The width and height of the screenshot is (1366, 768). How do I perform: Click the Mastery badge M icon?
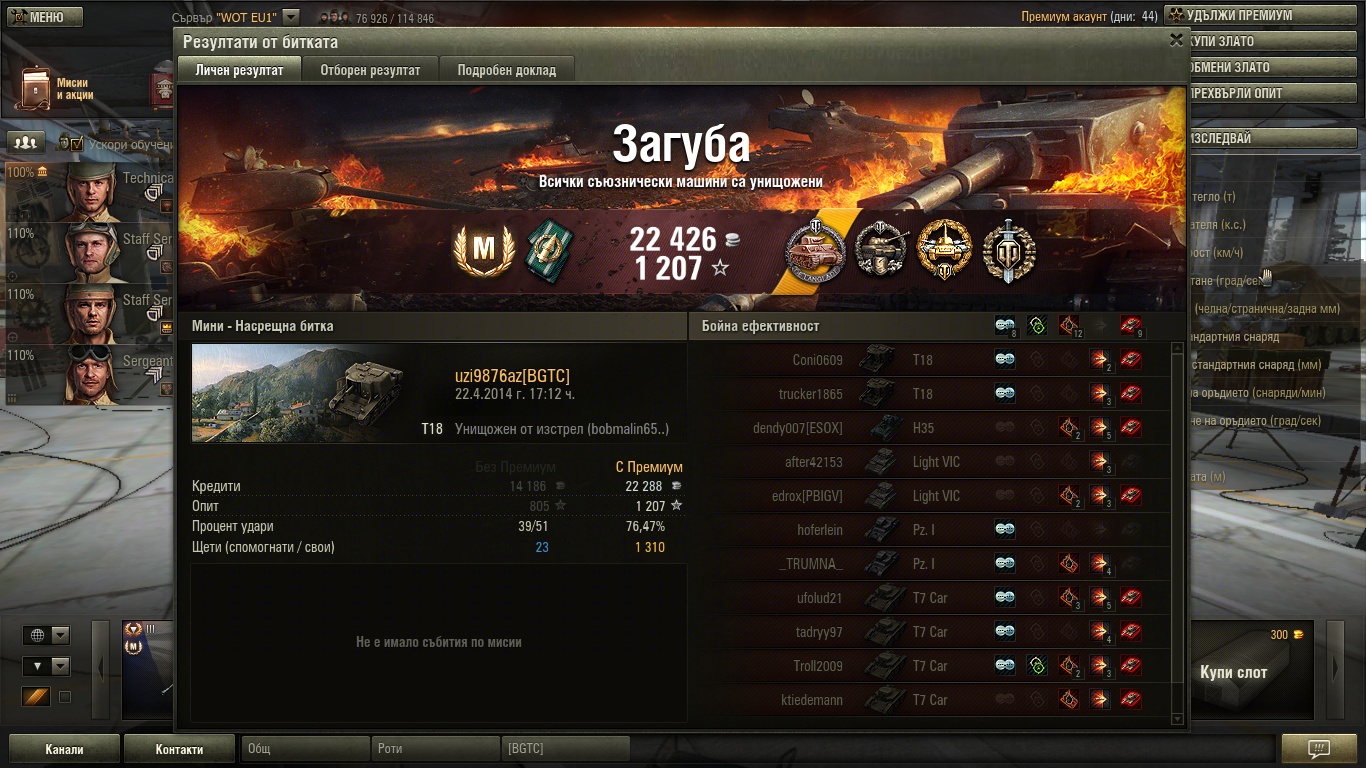coord(484,250)
